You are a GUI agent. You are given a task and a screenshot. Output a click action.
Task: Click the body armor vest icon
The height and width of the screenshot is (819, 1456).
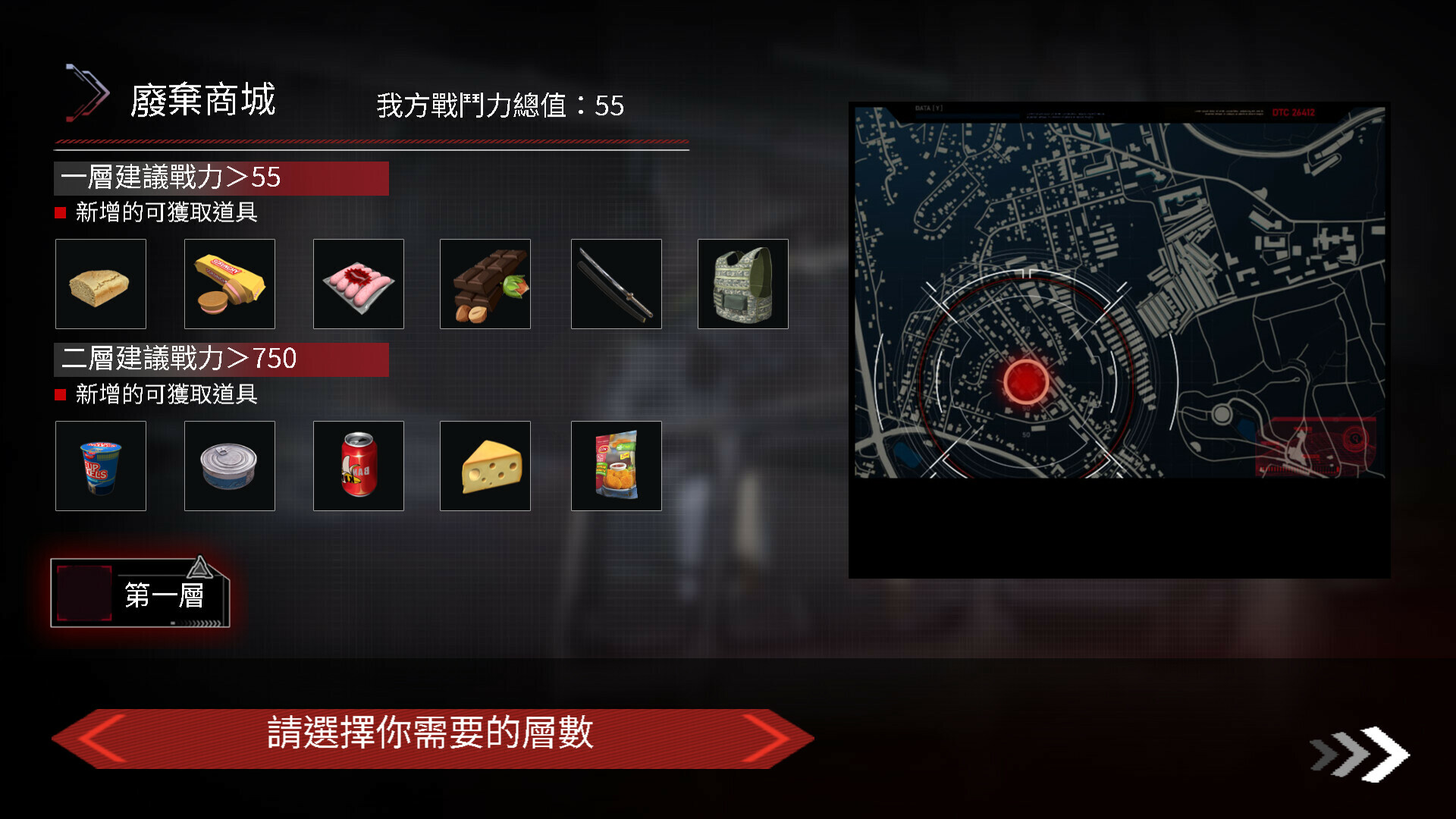point(742,284)
